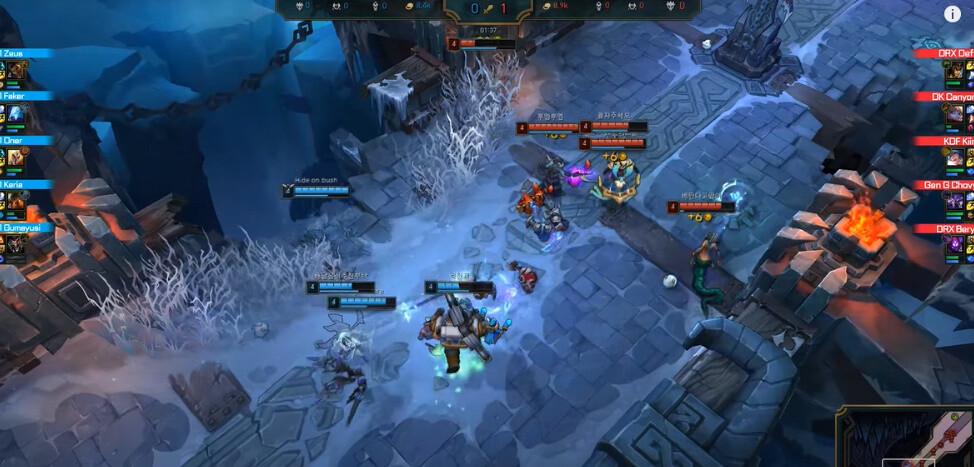Viewport: 974px width, 467px height.
Task: Select DRX Deft's champion portrait
Action: tap(956, 72)
